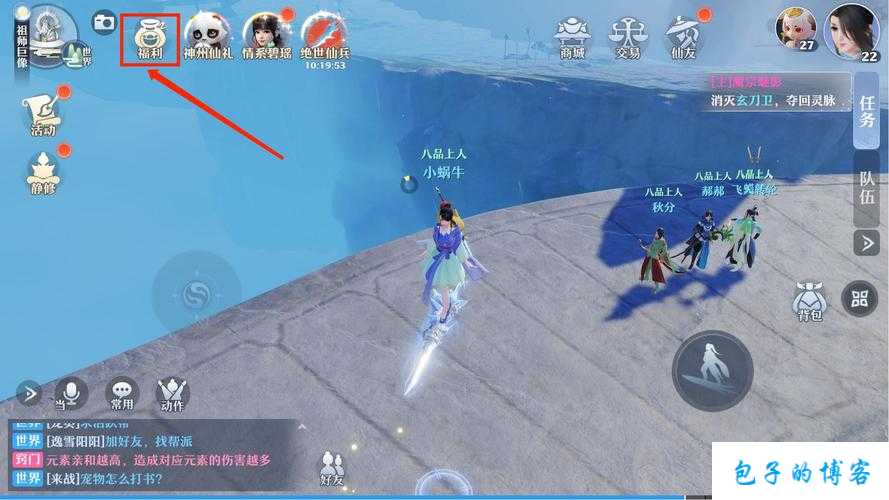Open the 交易 trading menu
889x500 pixels.
[x=628, y=36]
